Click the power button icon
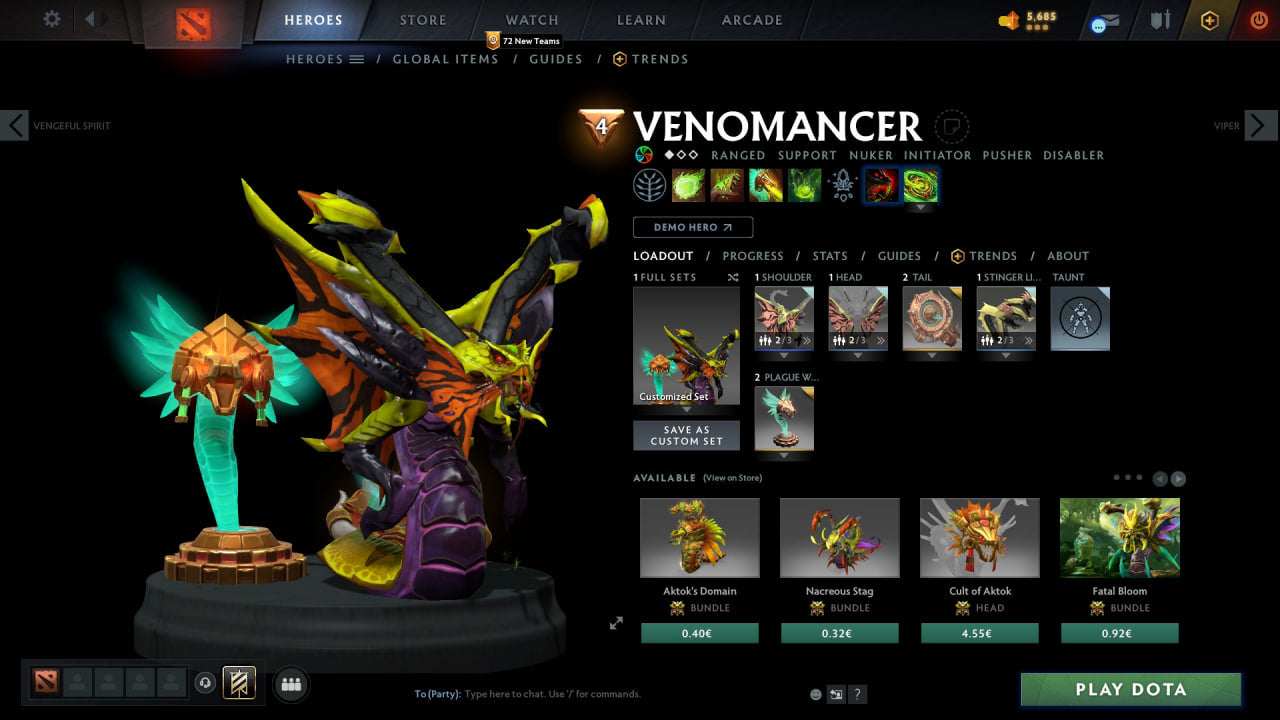 tap(1257, 20)
